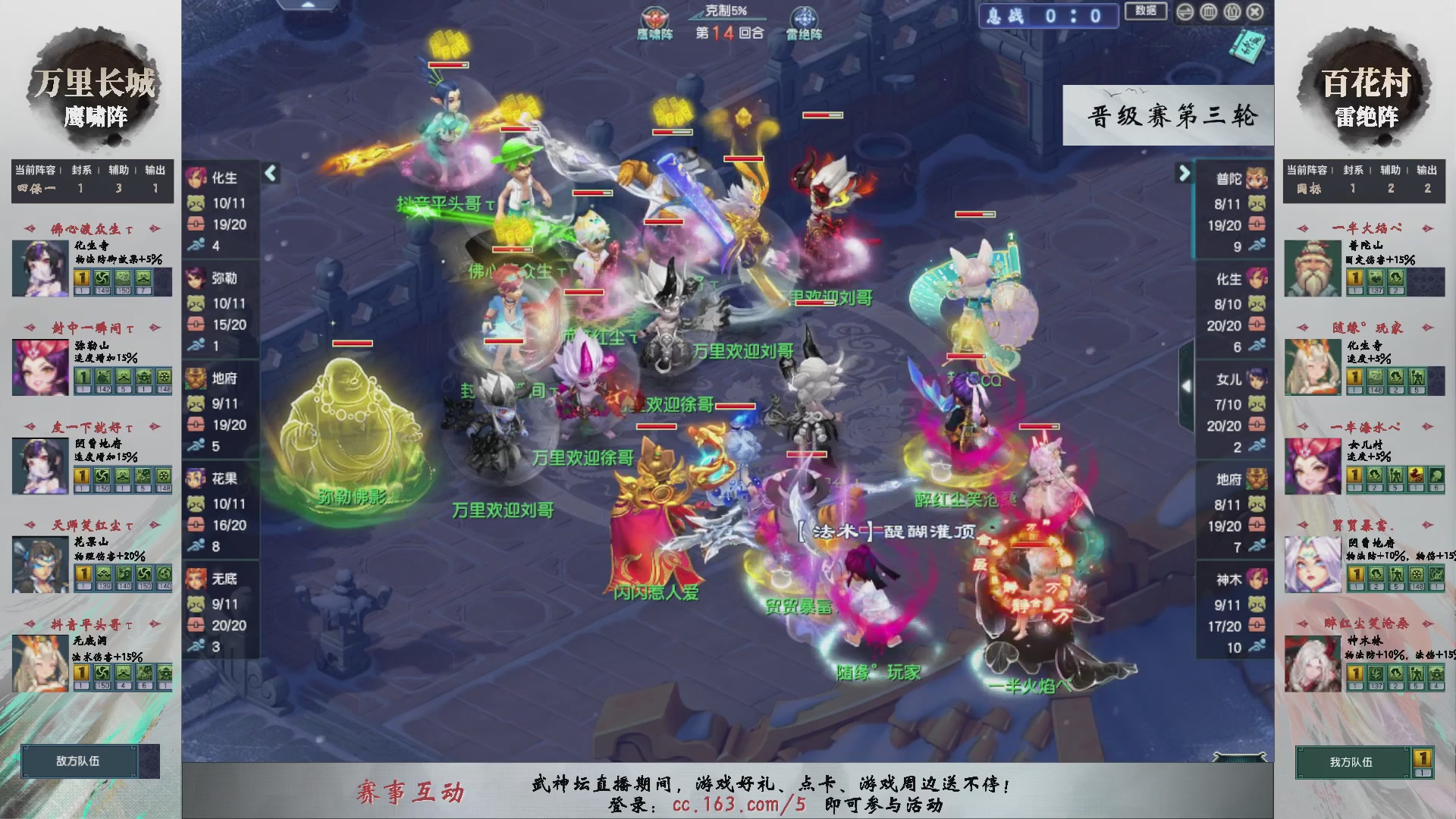The image size is (1456, 819).
Task: Collapse the left unit roster using its chevron
Action: (x=269, y=173)
